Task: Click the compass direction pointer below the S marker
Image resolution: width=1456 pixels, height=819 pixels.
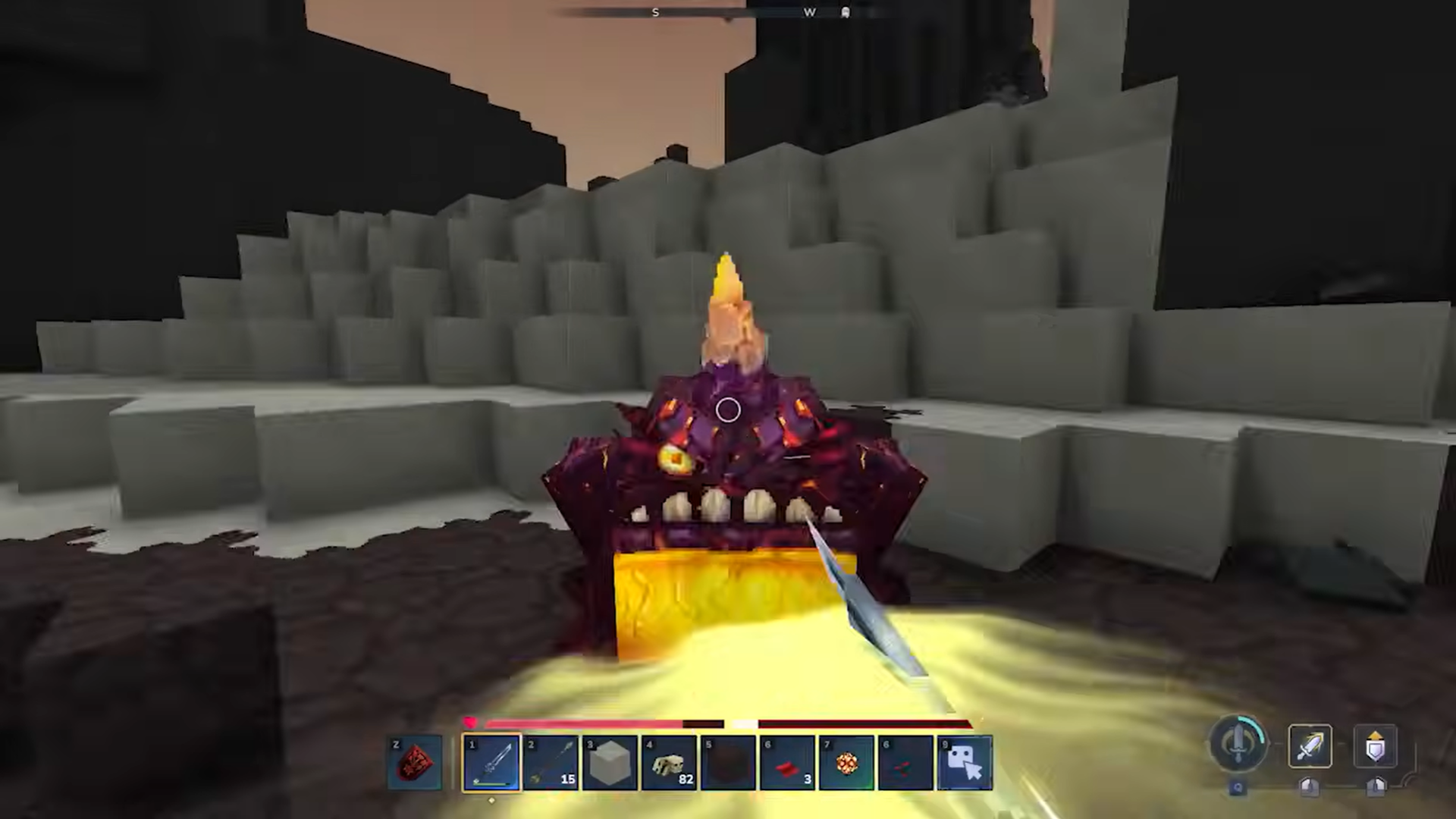Action: click(x=726, y=20)
